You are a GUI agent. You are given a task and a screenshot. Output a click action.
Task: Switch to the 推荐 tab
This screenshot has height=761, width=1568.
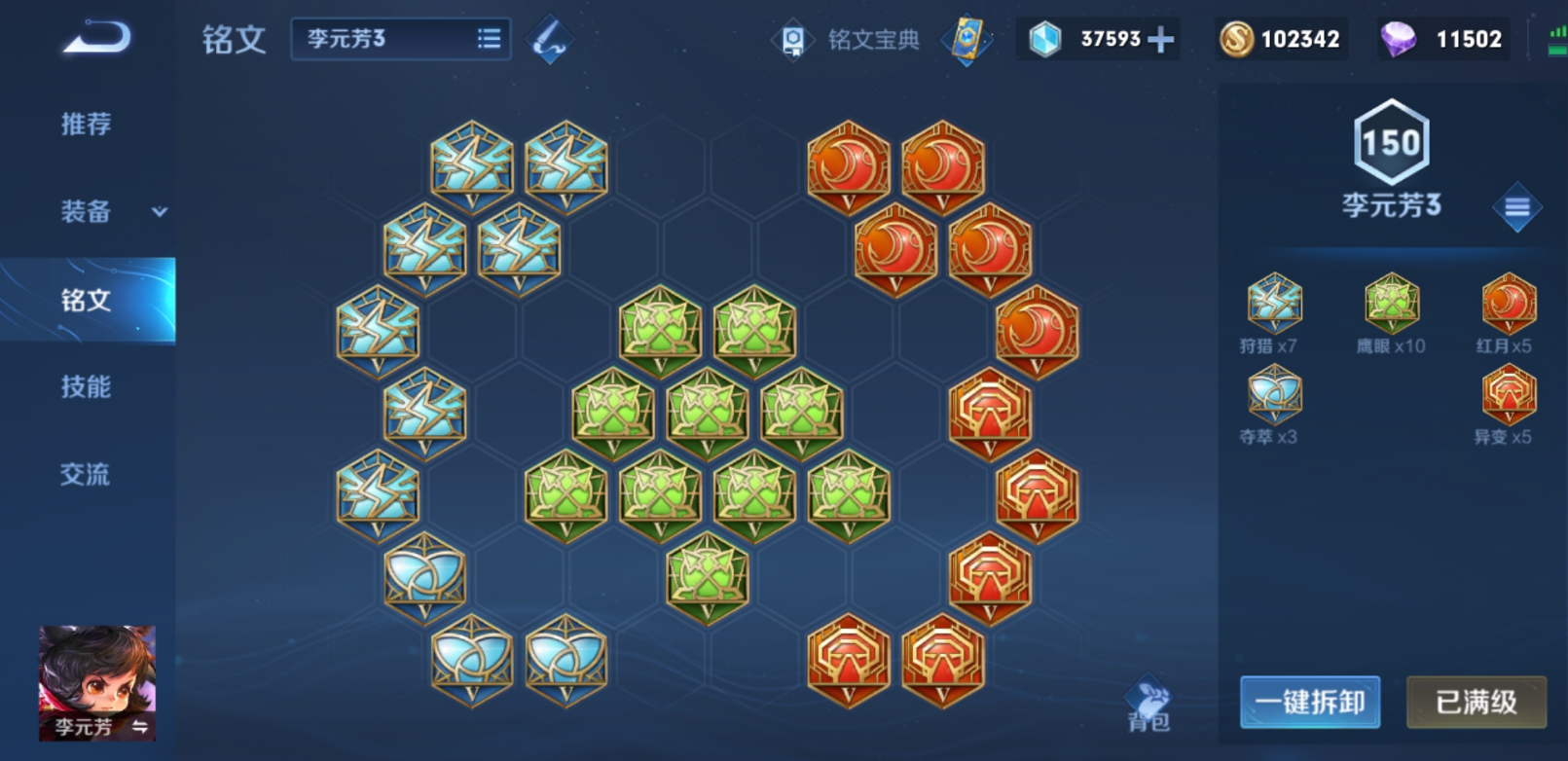coord(87,124)
